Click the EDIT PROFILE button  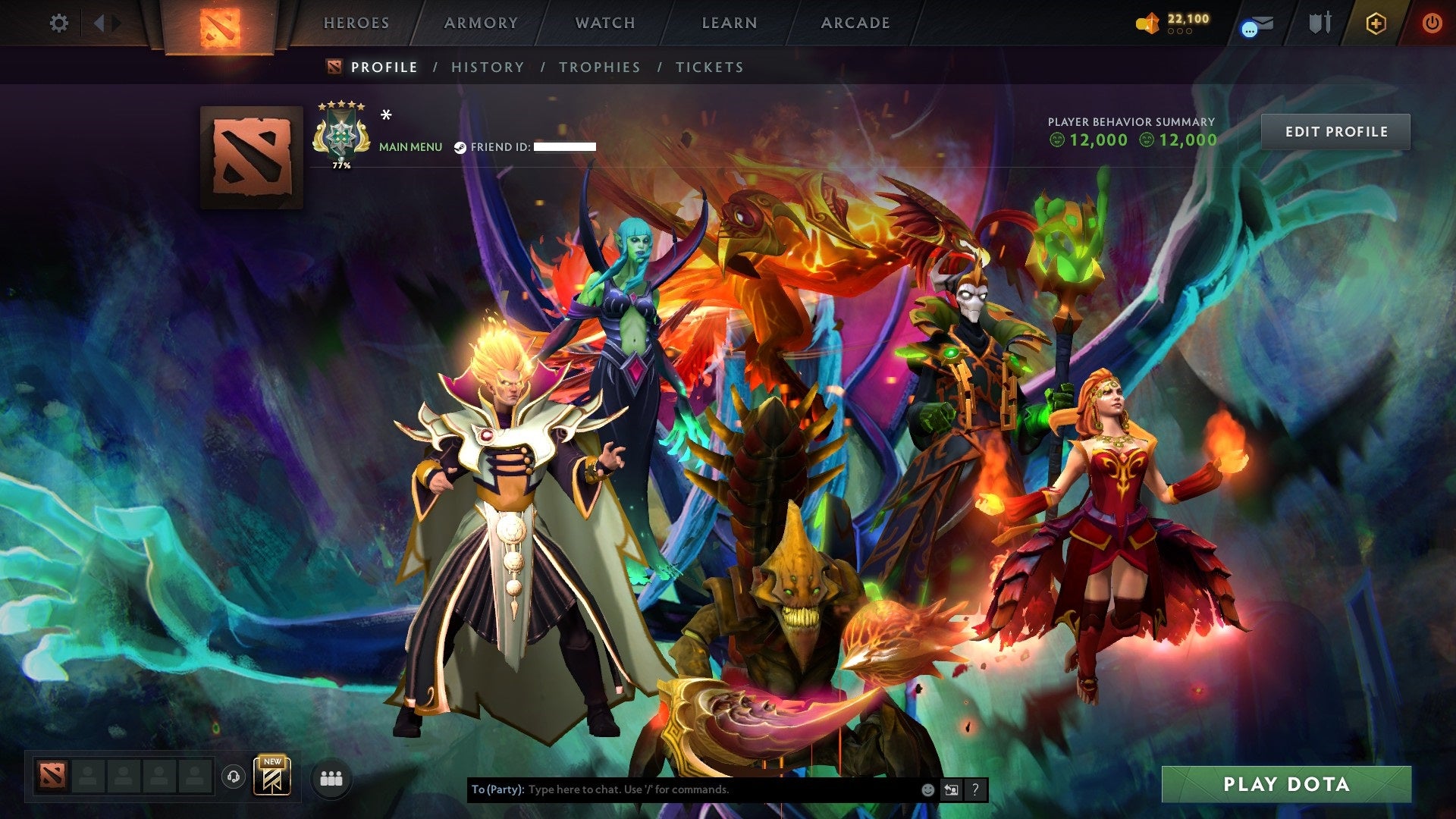[x=1336, y=130]
